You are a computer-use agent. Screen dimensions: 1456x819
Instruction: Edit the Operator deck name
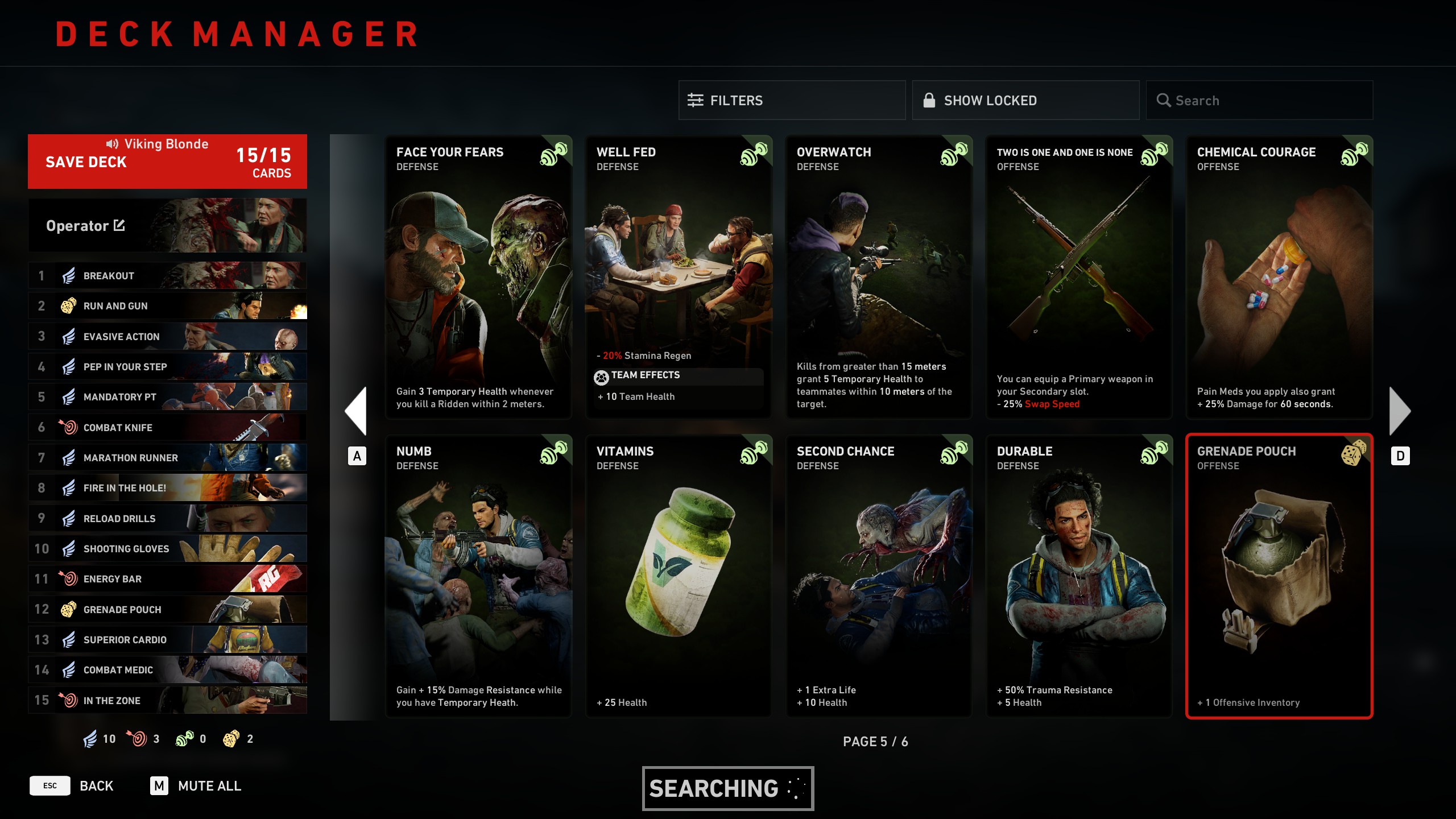[119, 226]
